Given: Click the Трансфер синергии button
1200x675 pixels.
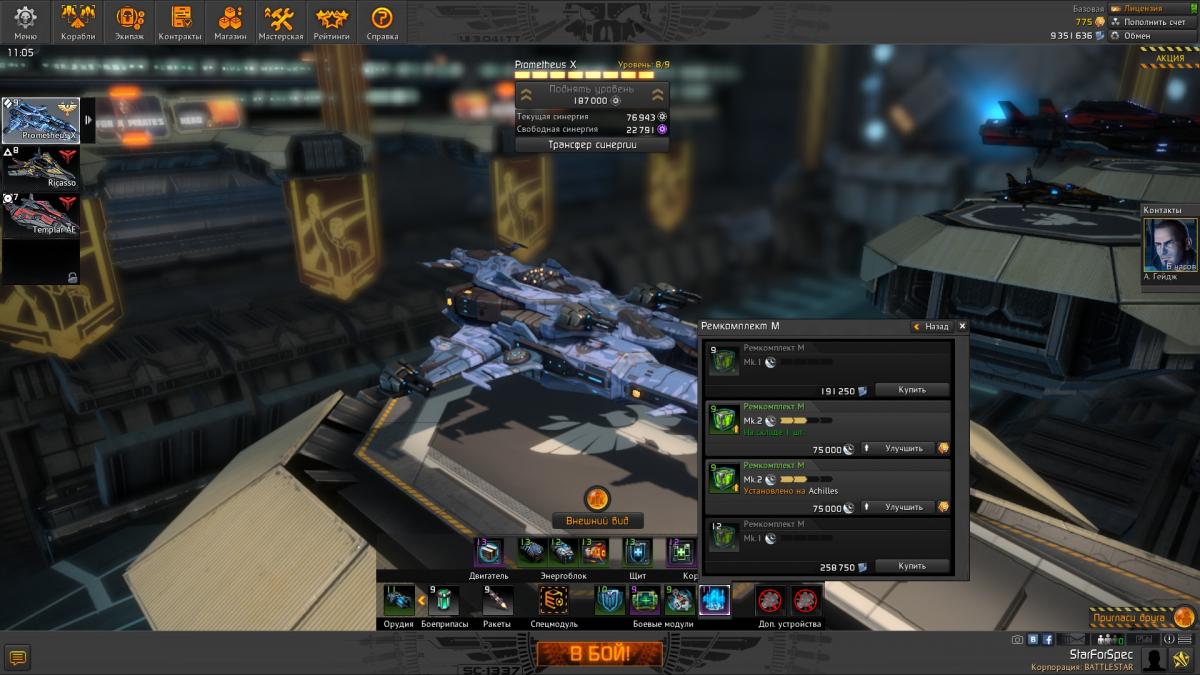Looking at the screenshot, I should coord(592,144).
